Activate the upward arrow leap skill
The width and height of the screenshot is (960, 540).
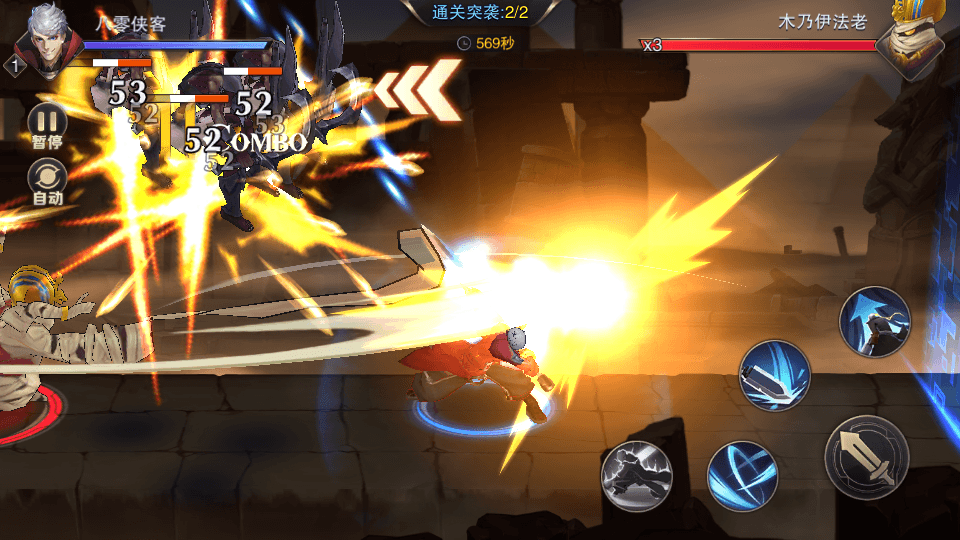[875, 320]
